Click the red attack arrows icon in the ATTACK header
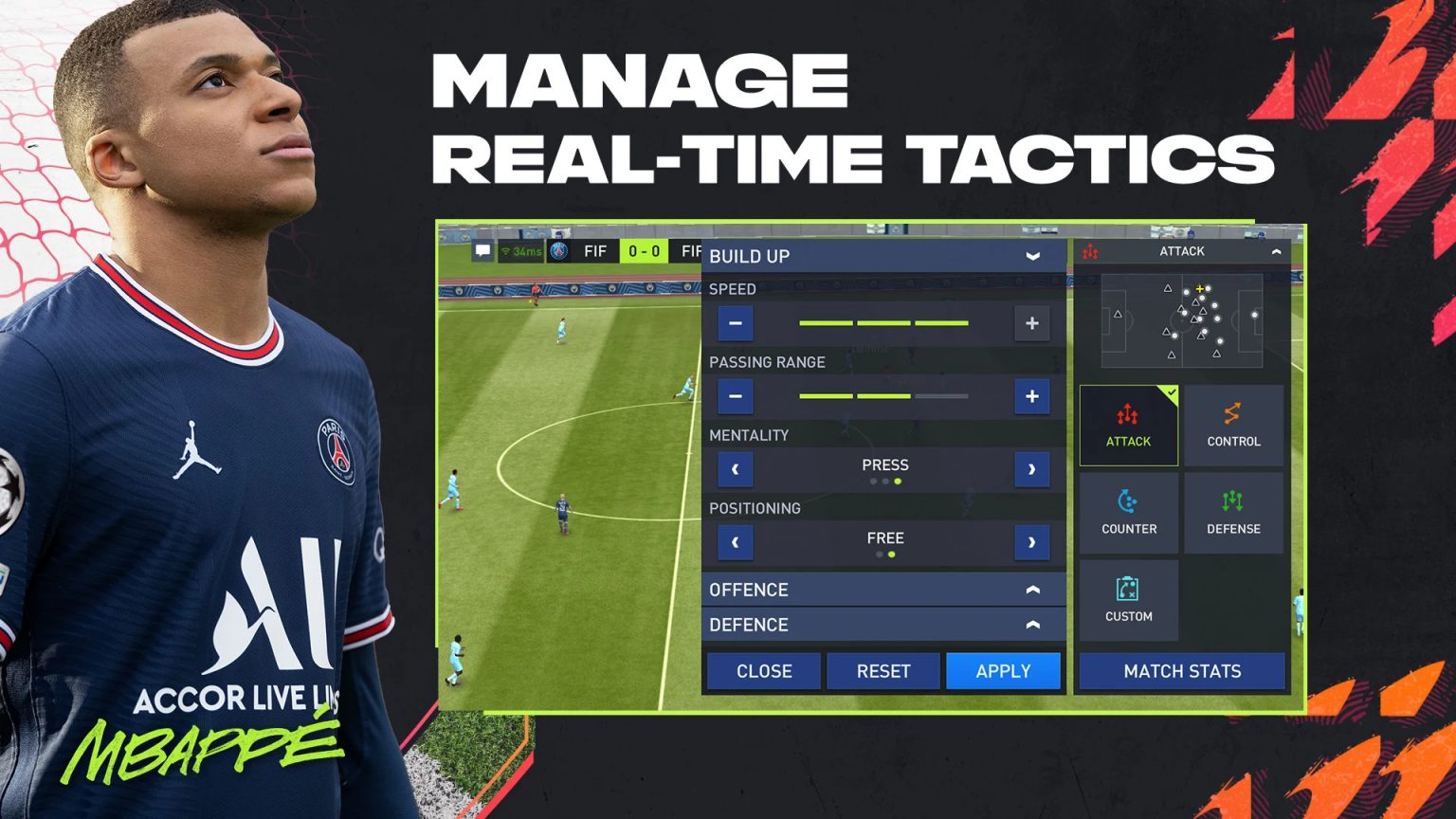Viewport: 1456px width, 819px height. (x=1092, y=251)
